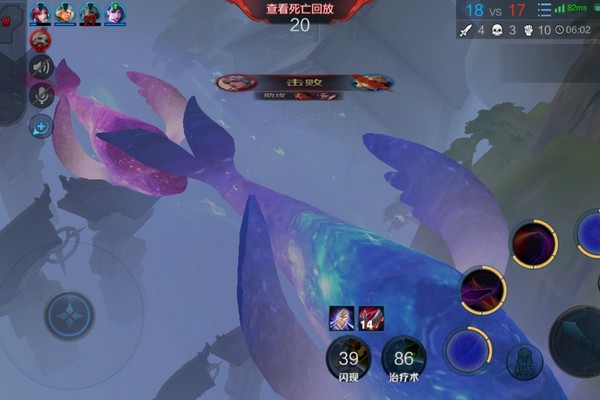The width and height of the screenshot is (600, 400).
Task: Select the pink-haired teammate portrait
Action: [x=41, y=13]
